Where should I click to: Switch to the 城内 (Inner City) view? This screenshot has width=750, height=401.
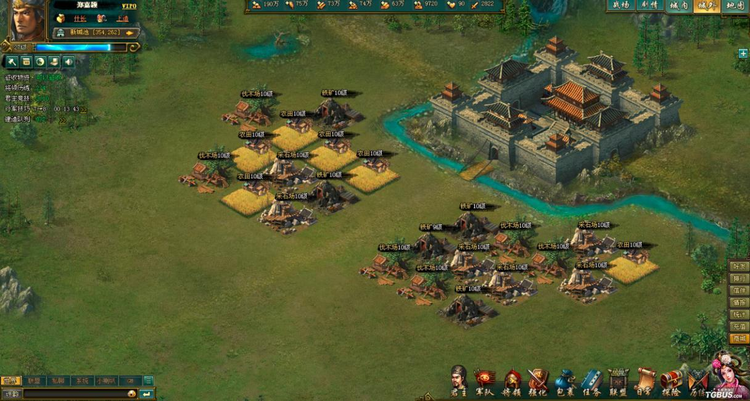point(678,6)
